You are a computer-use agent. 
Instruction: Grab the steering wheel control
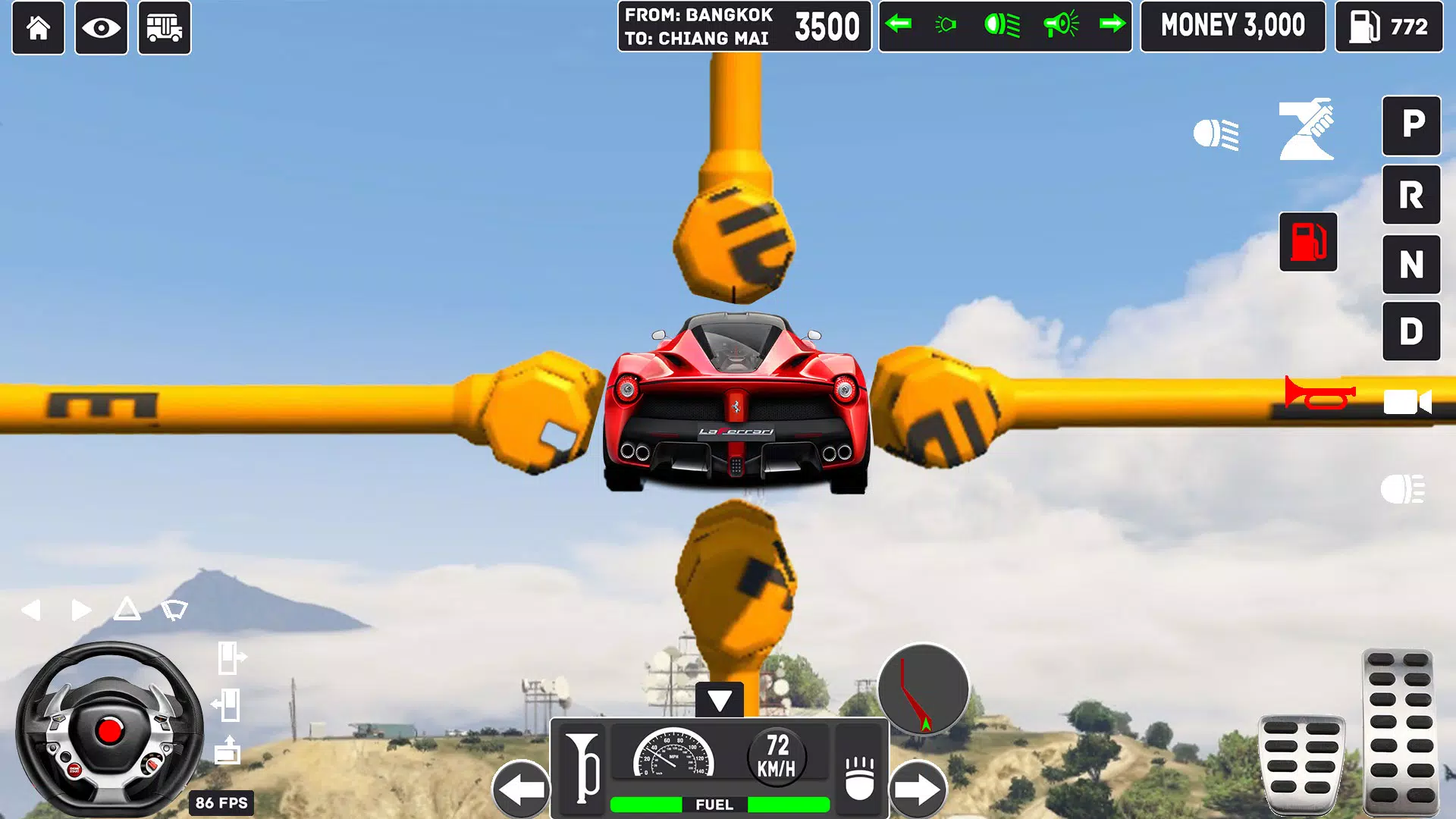coord(110,732)
